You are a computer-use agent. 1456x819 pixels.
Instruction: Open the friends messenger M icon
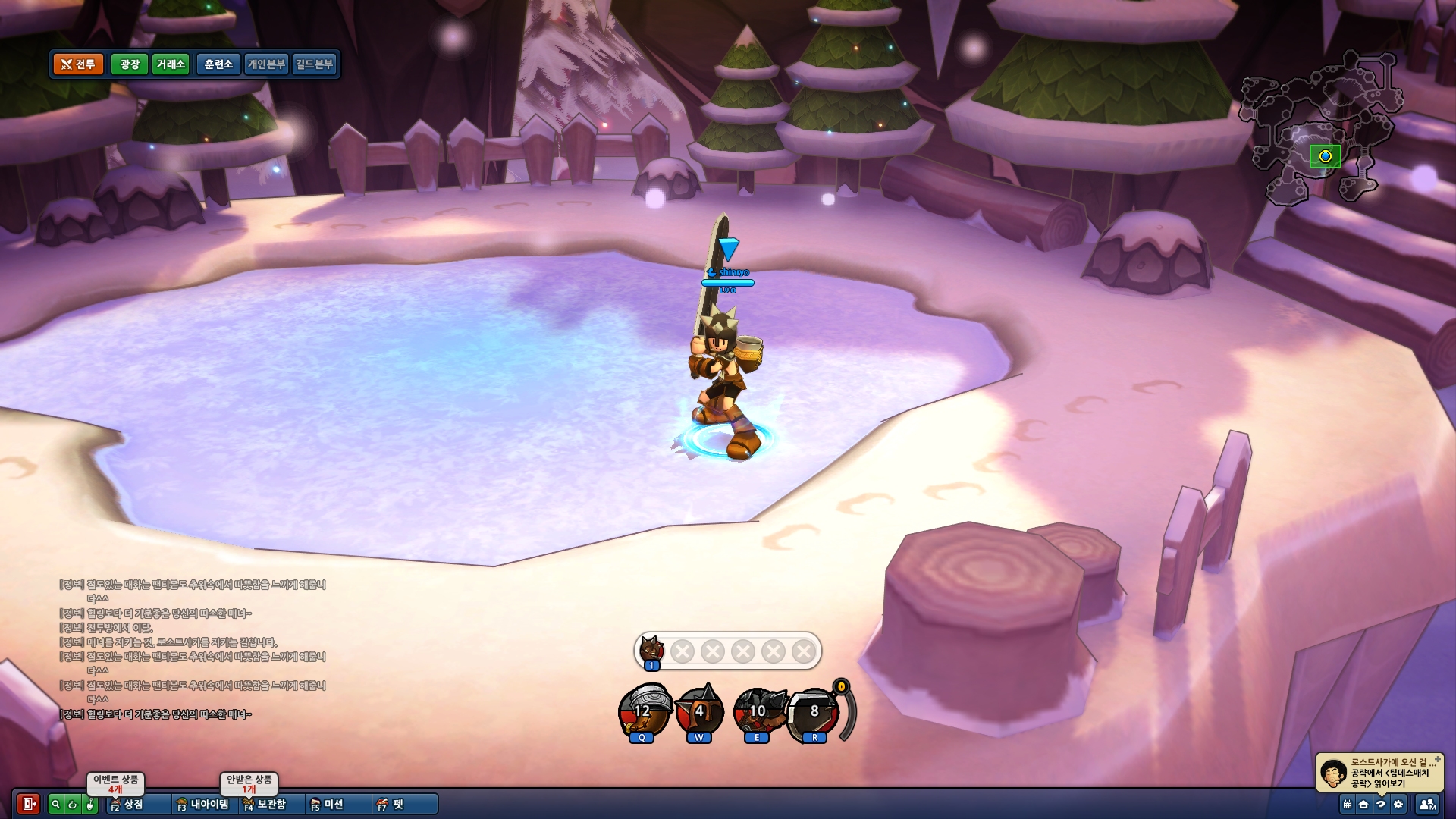[1427, 805]
